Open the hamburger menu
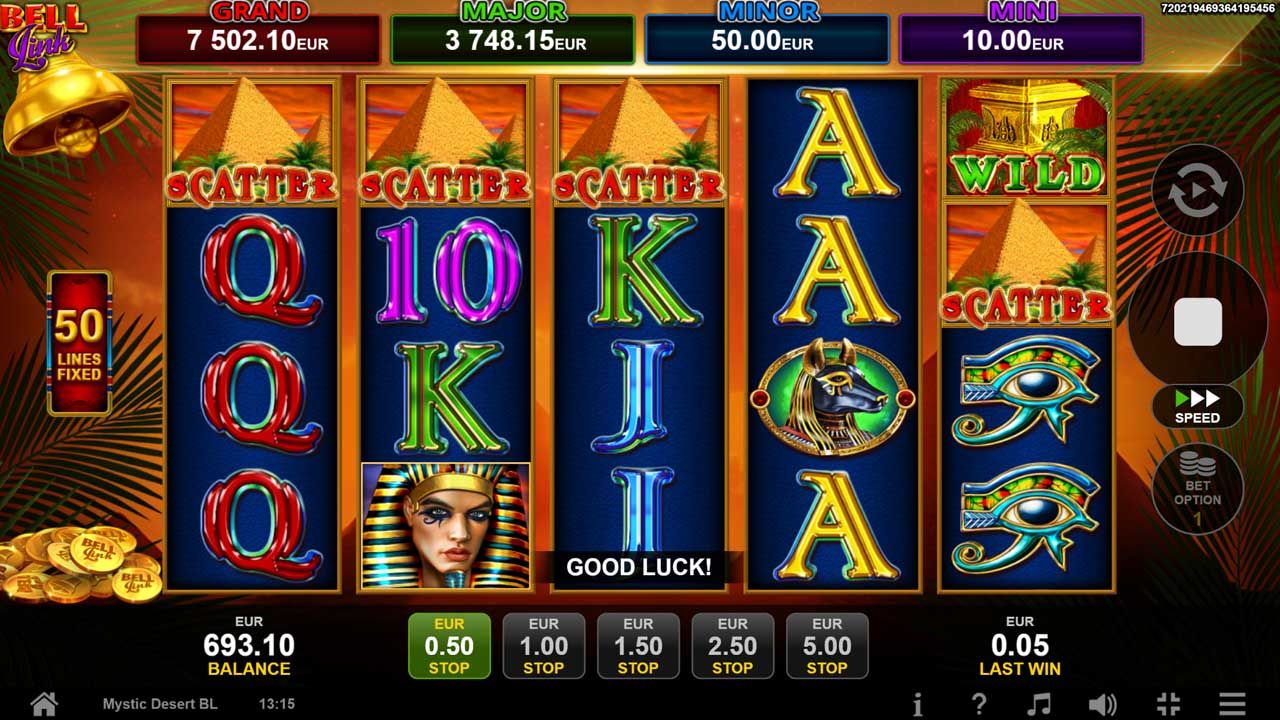The width and height of the screenshot is (1280, 720). [1232, 704]
